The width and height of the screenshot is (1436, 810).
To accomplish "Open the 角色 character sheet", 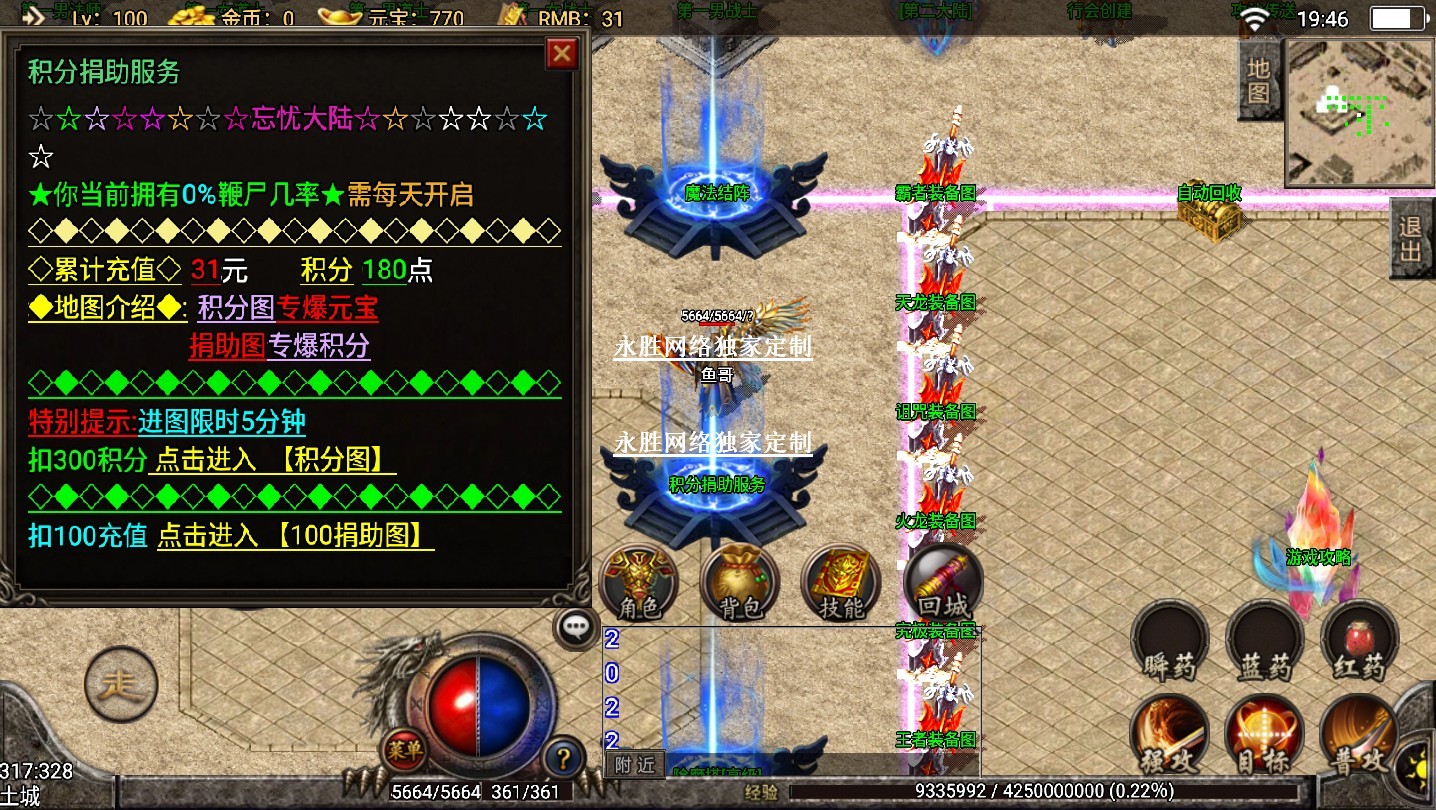I will [x=638, y=583].
